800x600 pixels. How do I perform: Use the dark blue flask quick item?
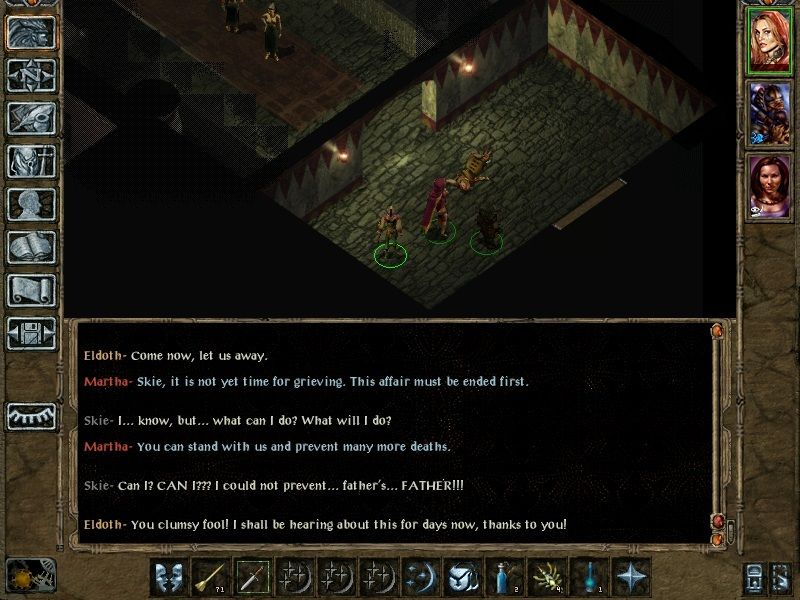click(x=590, y=577)
